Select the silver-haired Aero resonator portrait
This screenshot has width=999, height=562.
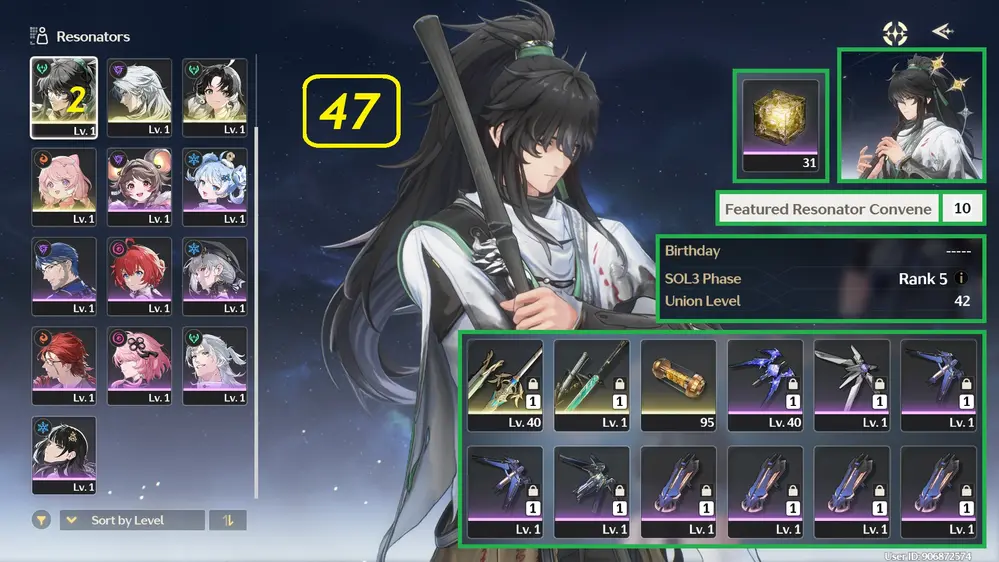tap(214, 366)
